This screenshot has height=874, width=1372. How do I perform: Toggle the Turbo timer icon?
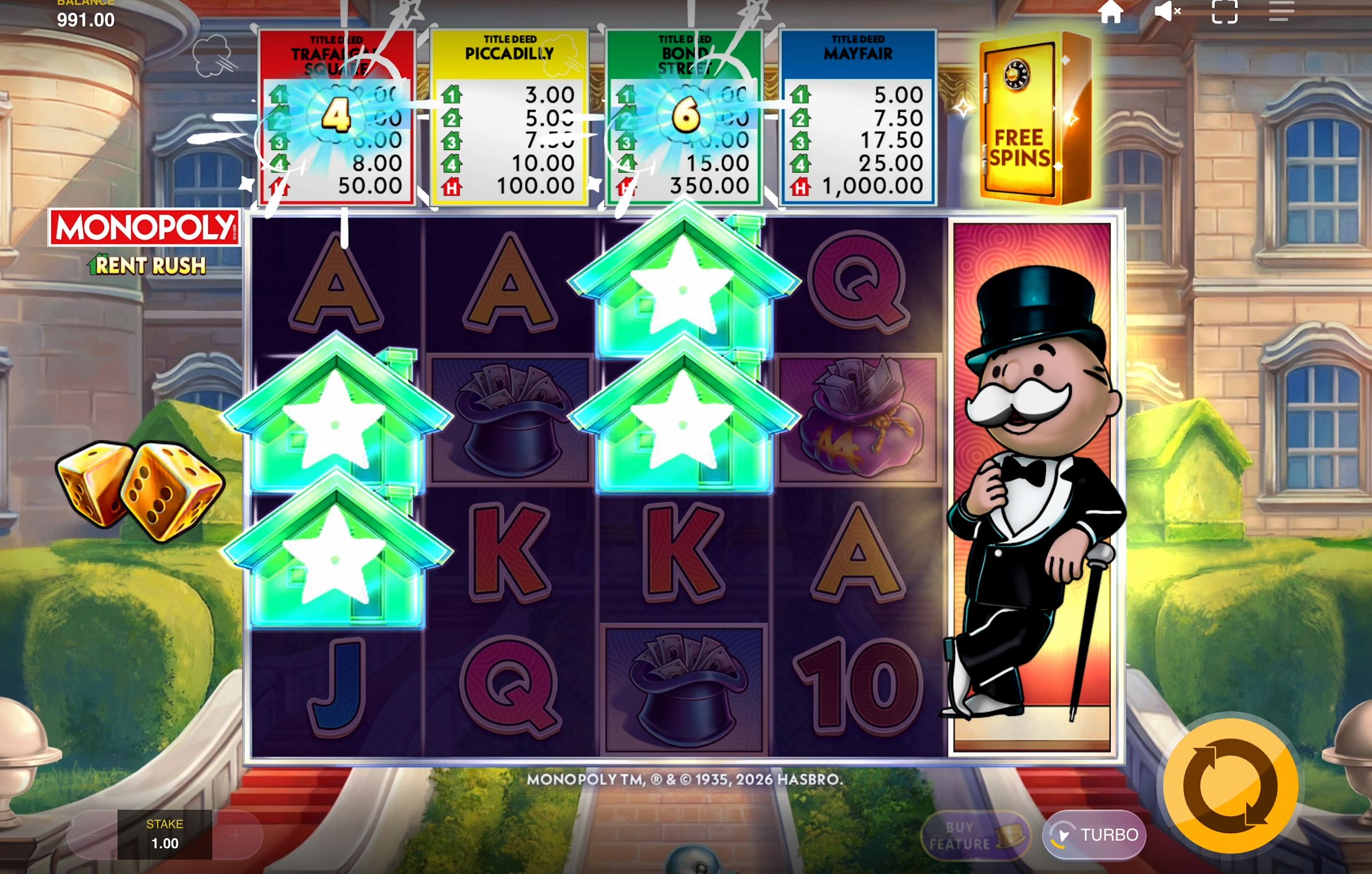(x=1063, y=834)
